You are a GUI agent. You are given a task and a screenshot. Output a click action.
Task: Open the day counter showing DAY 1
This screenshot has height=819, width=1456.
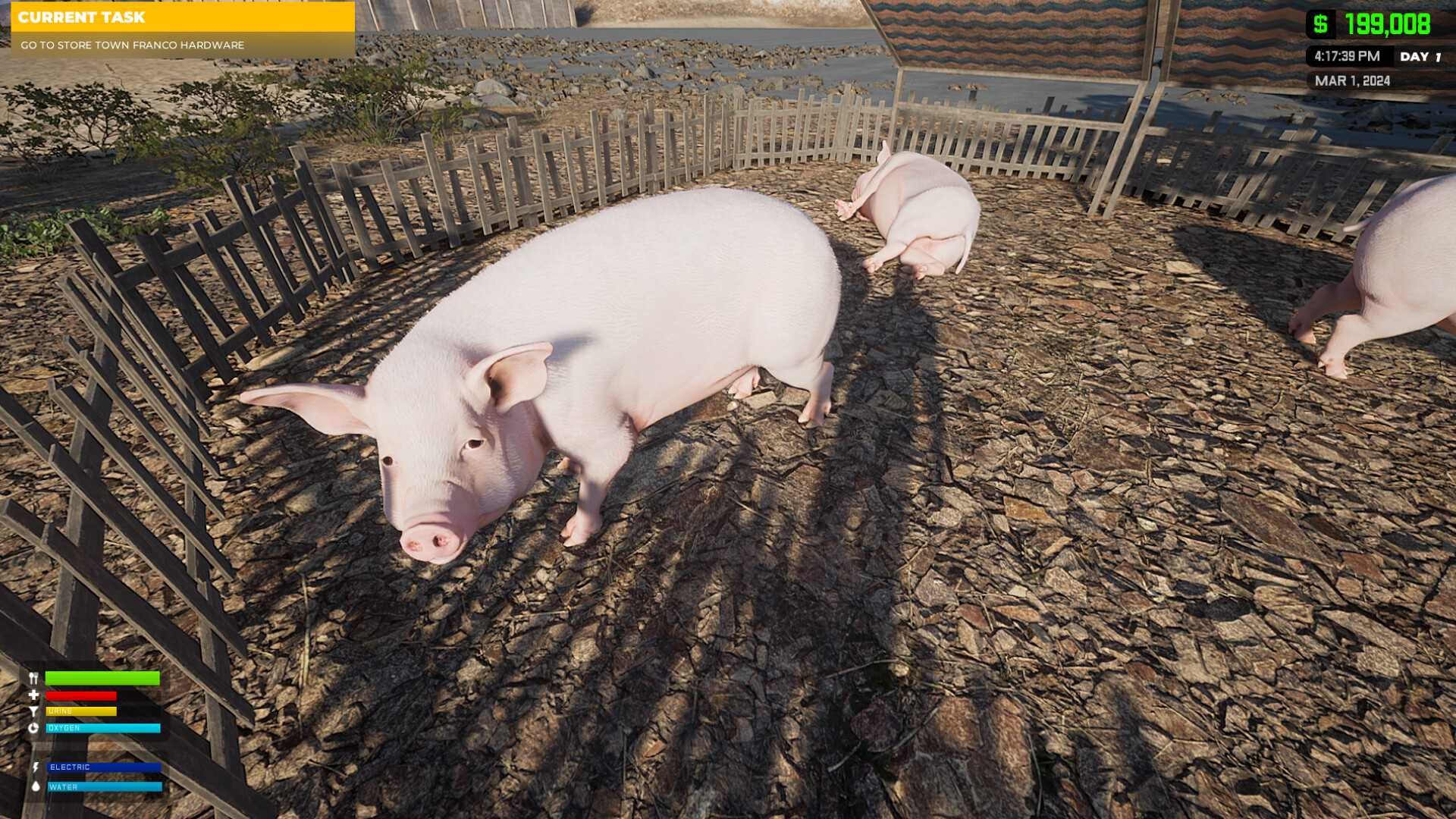pos(1423,56)
